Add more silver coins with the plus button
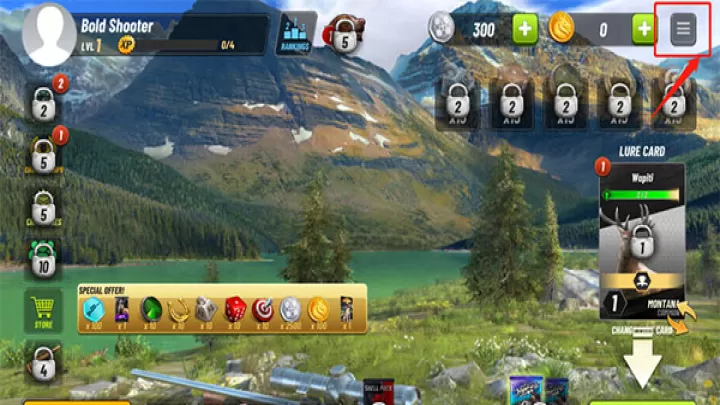 (x=526, y=29)
